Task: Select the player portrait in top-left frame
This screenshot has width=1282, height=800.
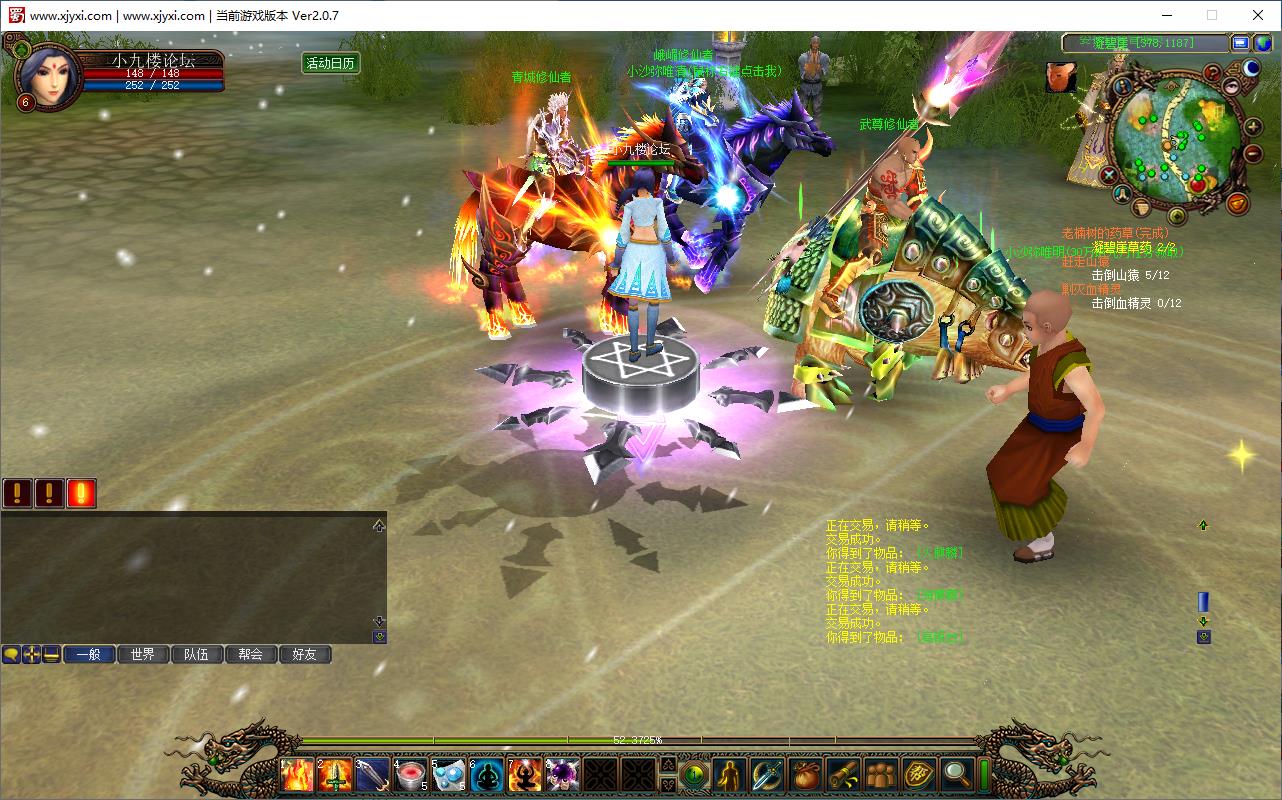Action: pos(47,75)
